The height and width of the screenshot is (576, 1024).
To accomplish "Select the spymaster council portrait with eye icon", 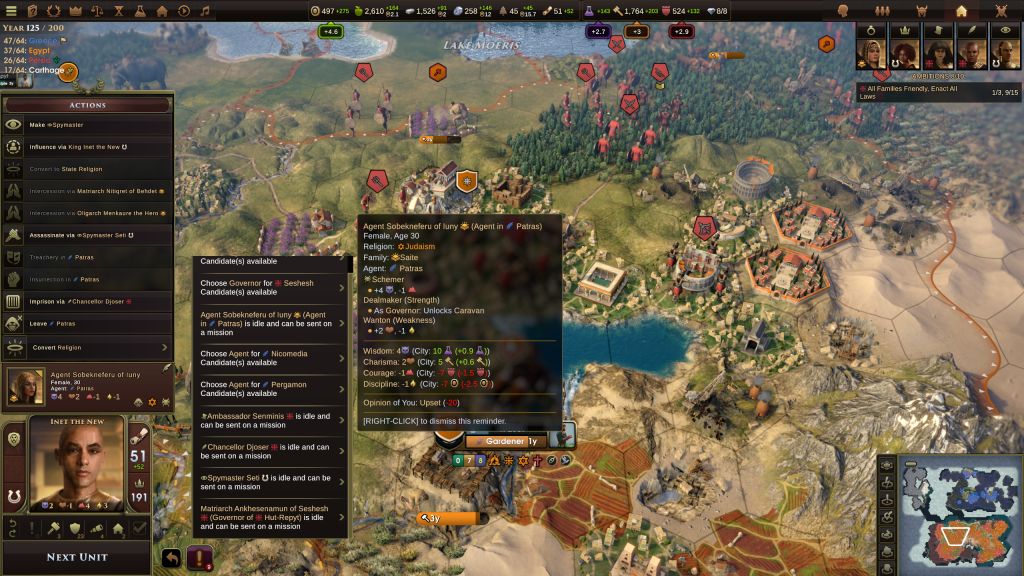I will tap(1005, 52).
